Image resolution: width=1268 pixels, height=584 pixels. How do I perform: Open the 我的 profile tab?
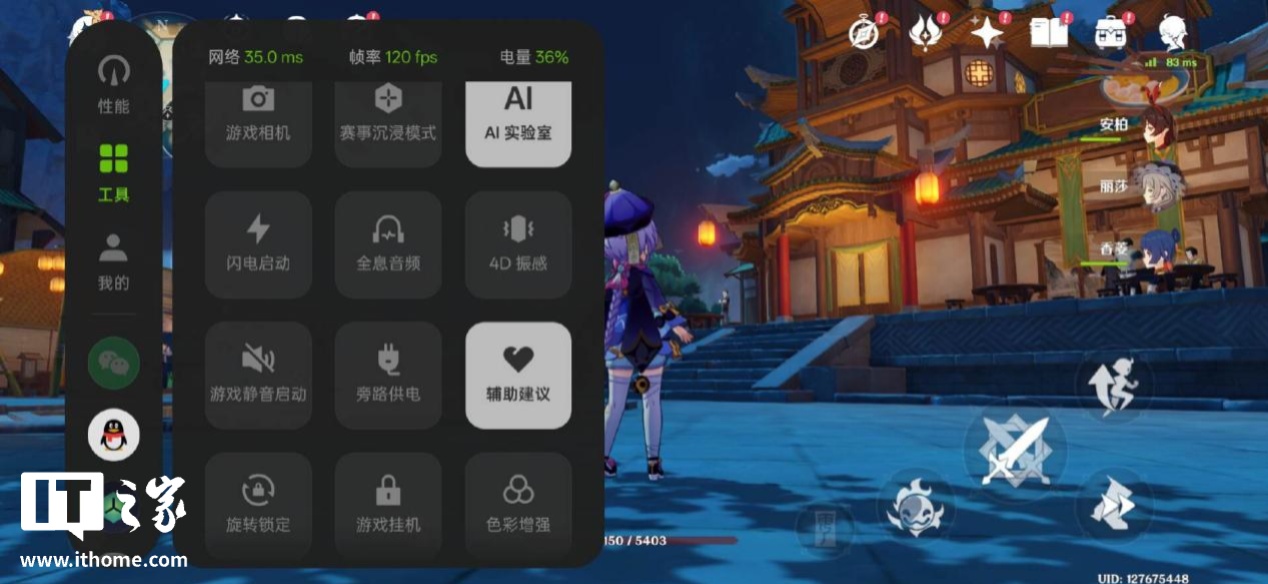(114, 261)
